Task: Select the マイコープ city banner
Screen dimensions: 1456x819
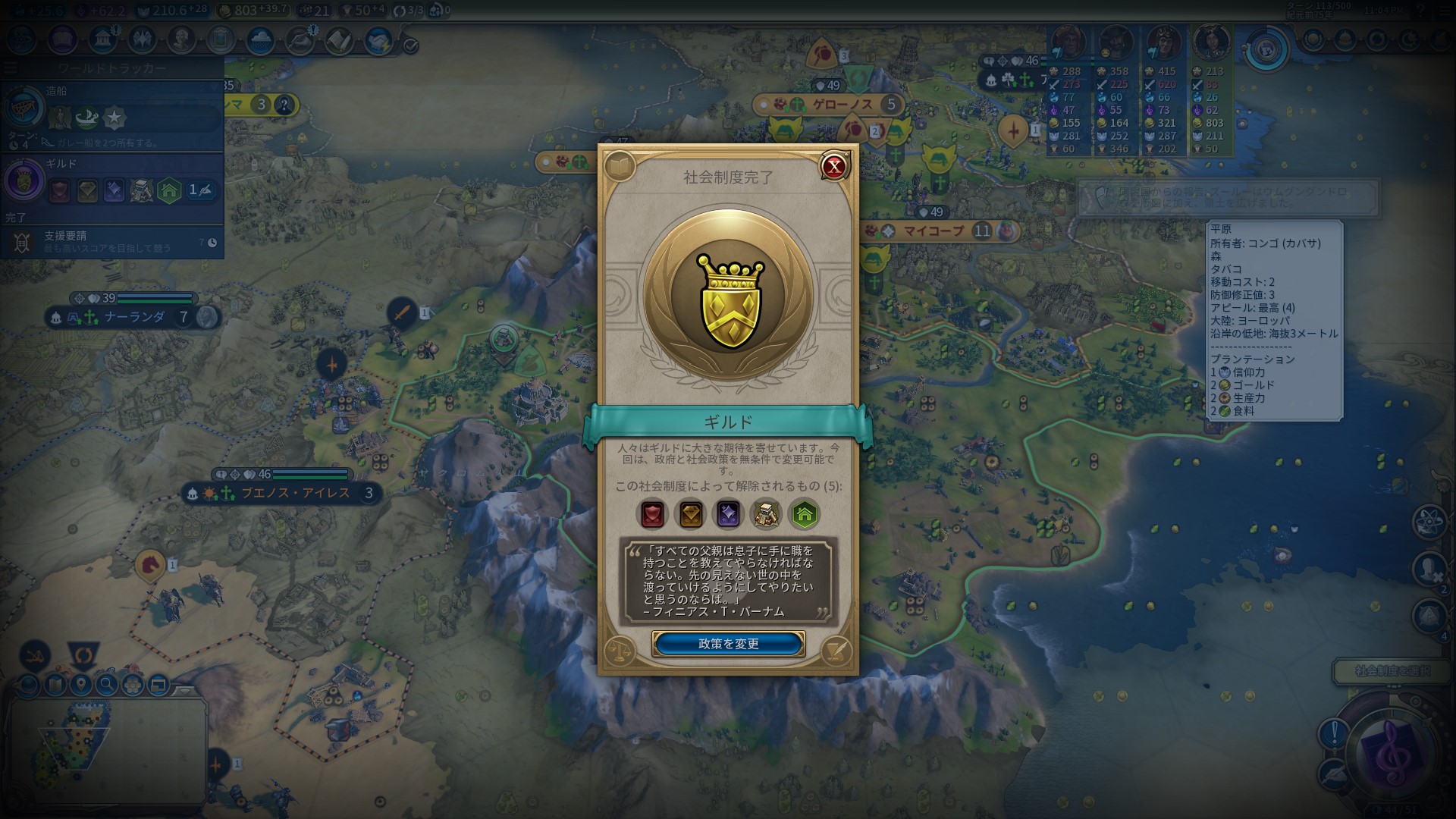Action: (933, 231)
